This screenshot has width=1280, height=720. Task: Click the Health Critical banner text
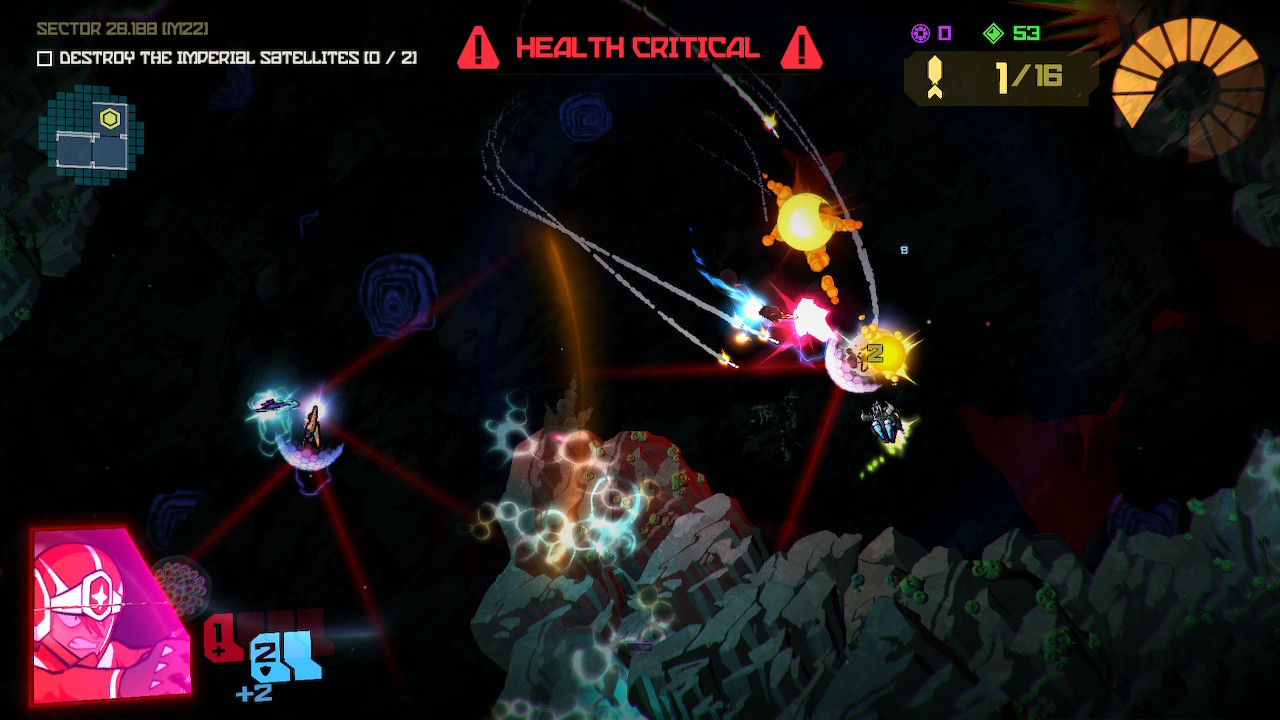[x=640, y=46]
